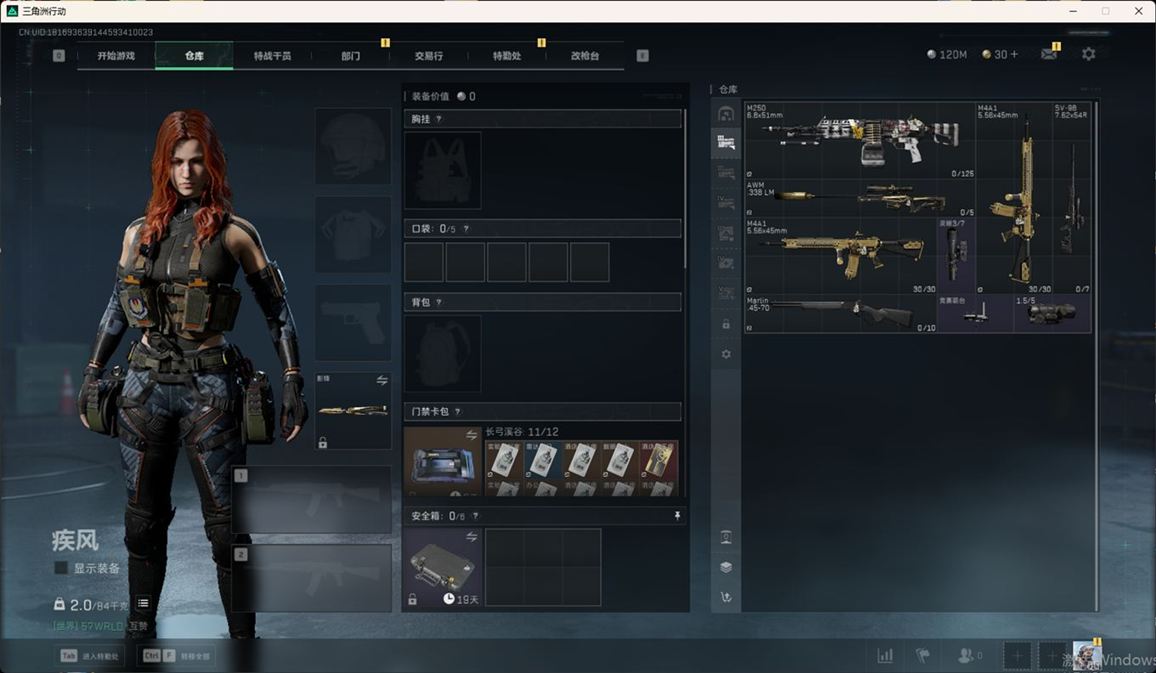Open the 部门 tab
The image size is (1156, 673).
pyautogui.click(x=350, y=56)
